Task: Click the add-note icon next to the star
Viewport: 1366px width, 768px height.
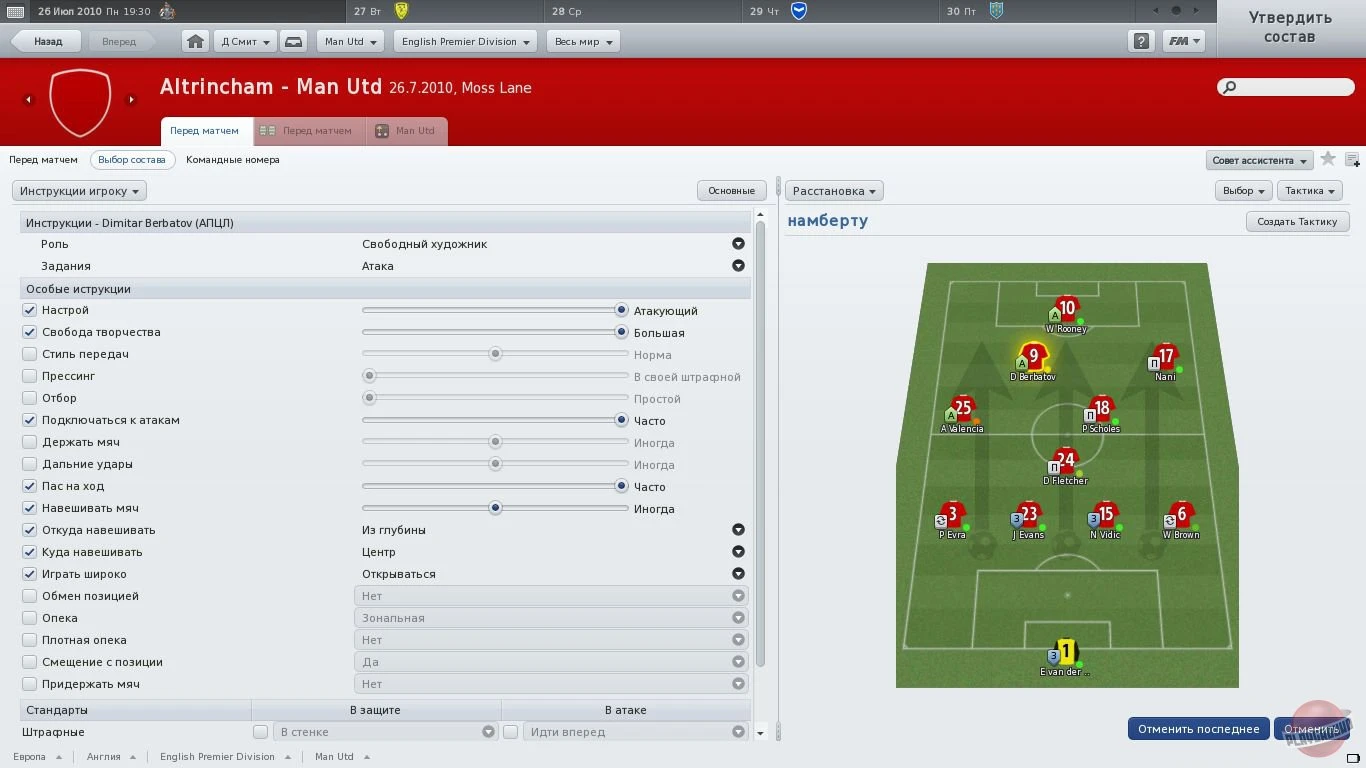Action: pyautogui.click(x=1352, y=159)
